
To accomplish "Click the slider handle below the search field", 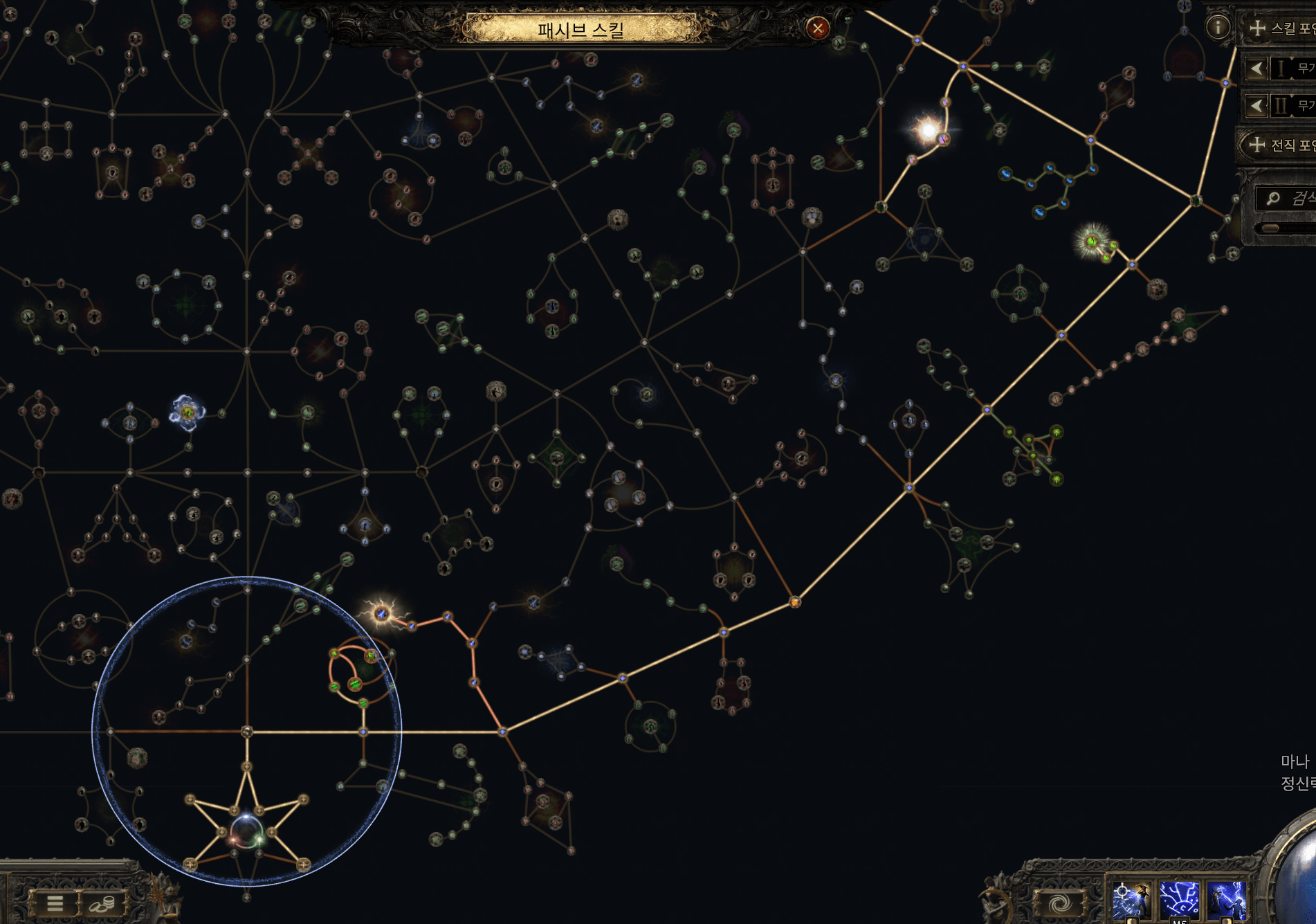I will click(x=1270, y=228).
